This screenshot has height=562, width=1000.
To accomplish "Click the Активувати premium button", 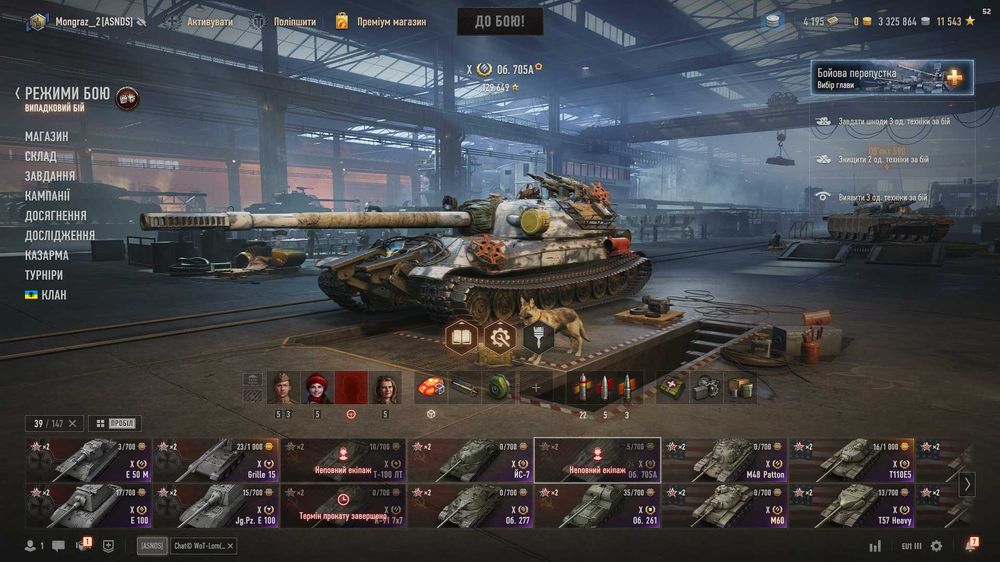I will pyautogui.click(x=200, y=21).
